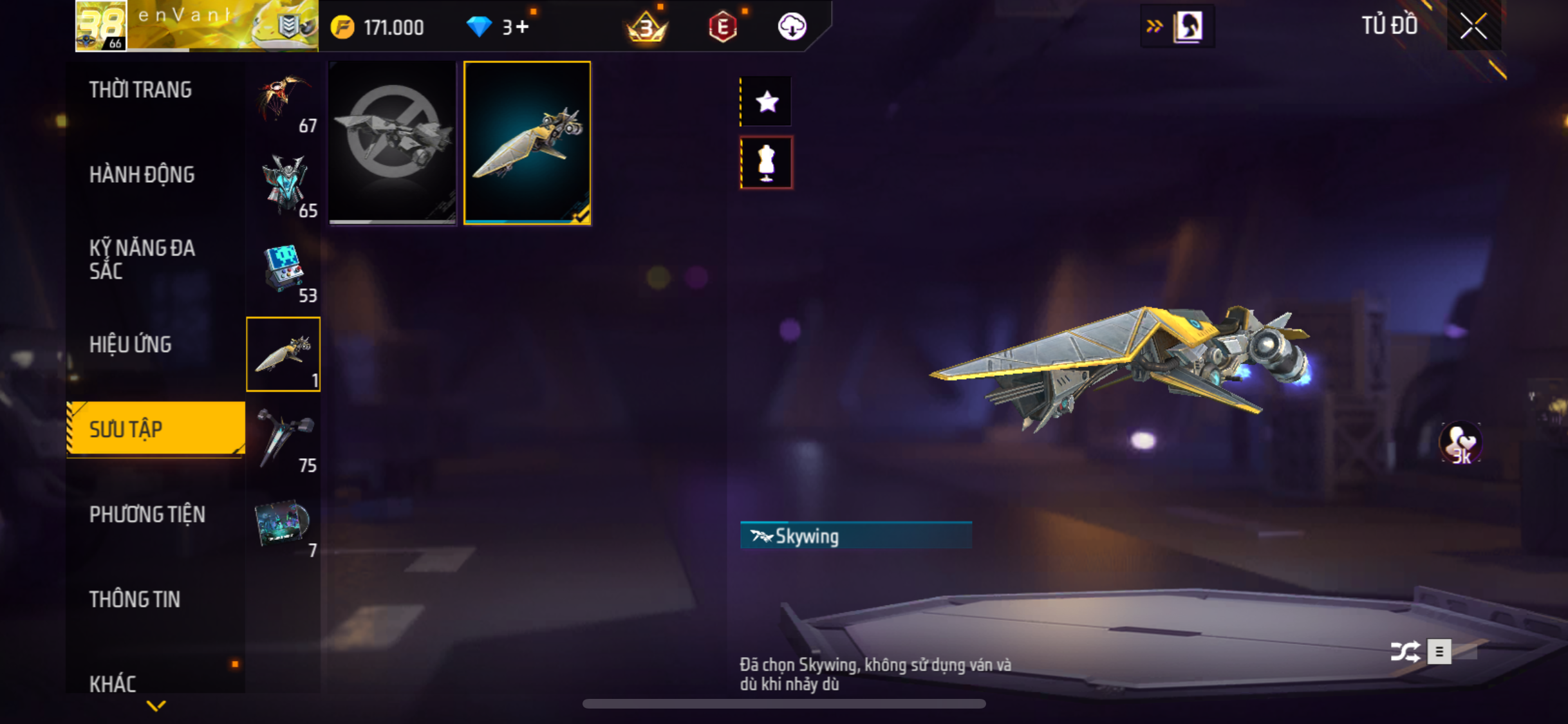Select the unequip Skywing empty slot
Screen dimensions: 1568x724
(x=392, y=143)
